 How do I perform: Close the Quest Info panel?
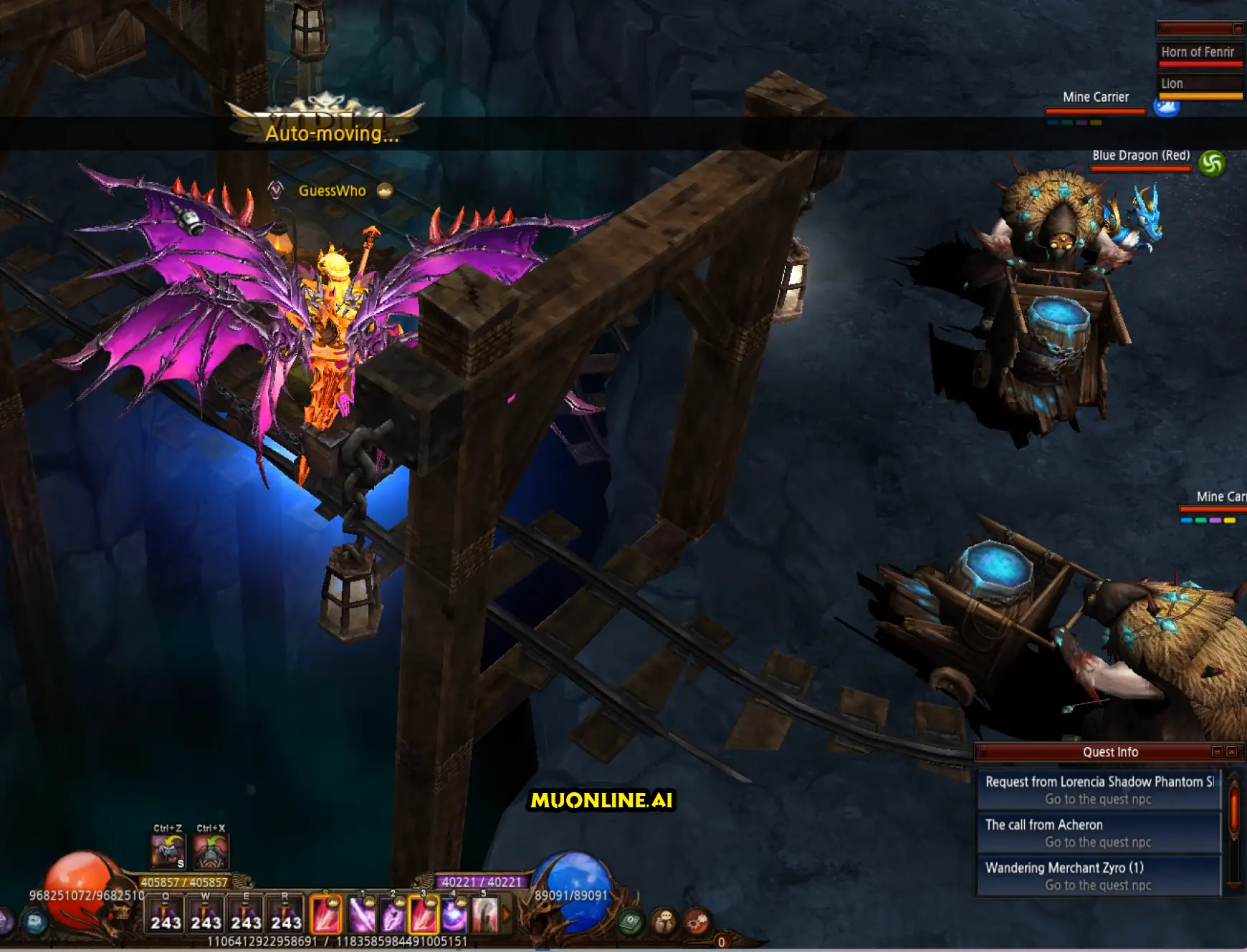[1231, 751]
